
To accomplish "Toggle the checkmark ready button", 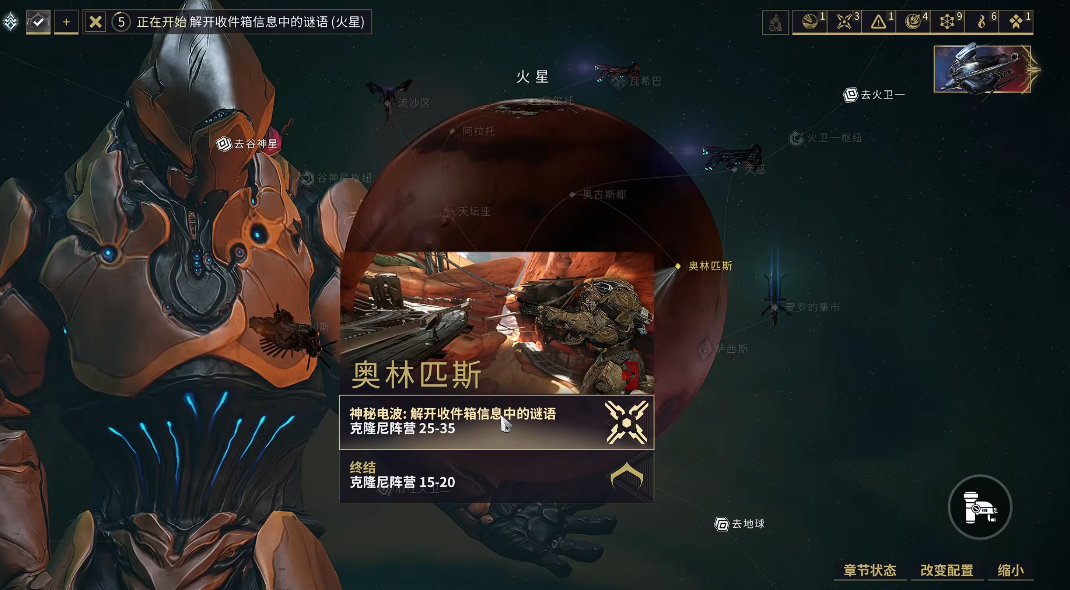I will coord(39,21).
